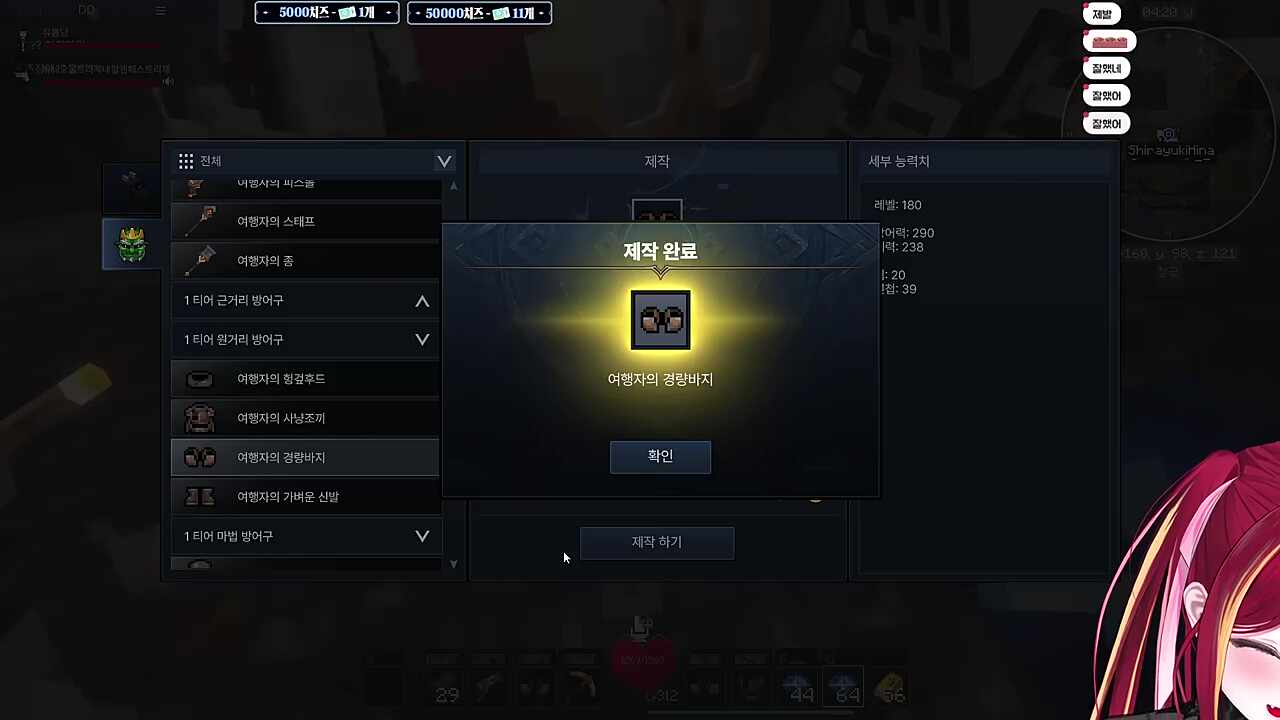The height and width of the screenshot is (720, 1280).
Task: Select the 여행자의 경량바지 pants icon
Action: coord(199,457)
